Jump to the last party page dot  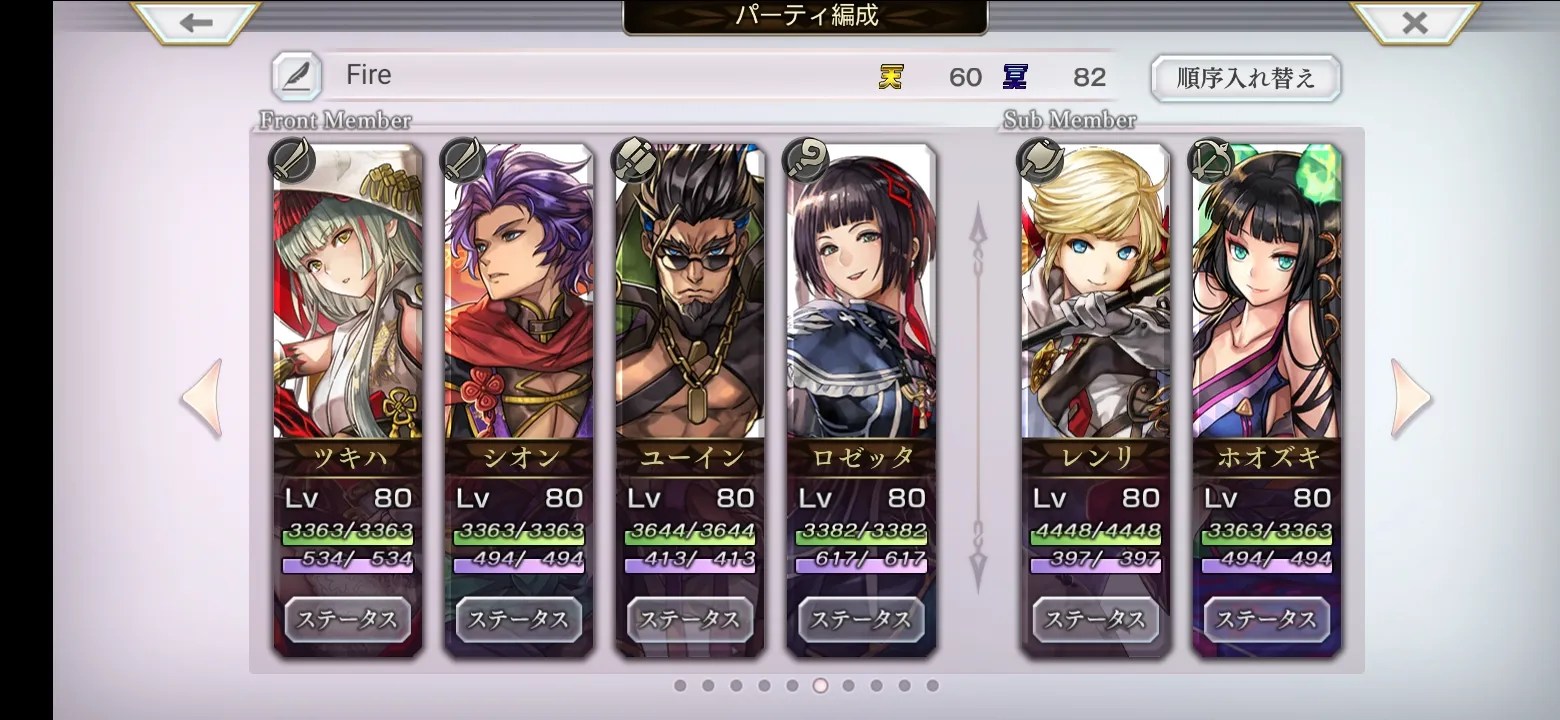(932, 686)
